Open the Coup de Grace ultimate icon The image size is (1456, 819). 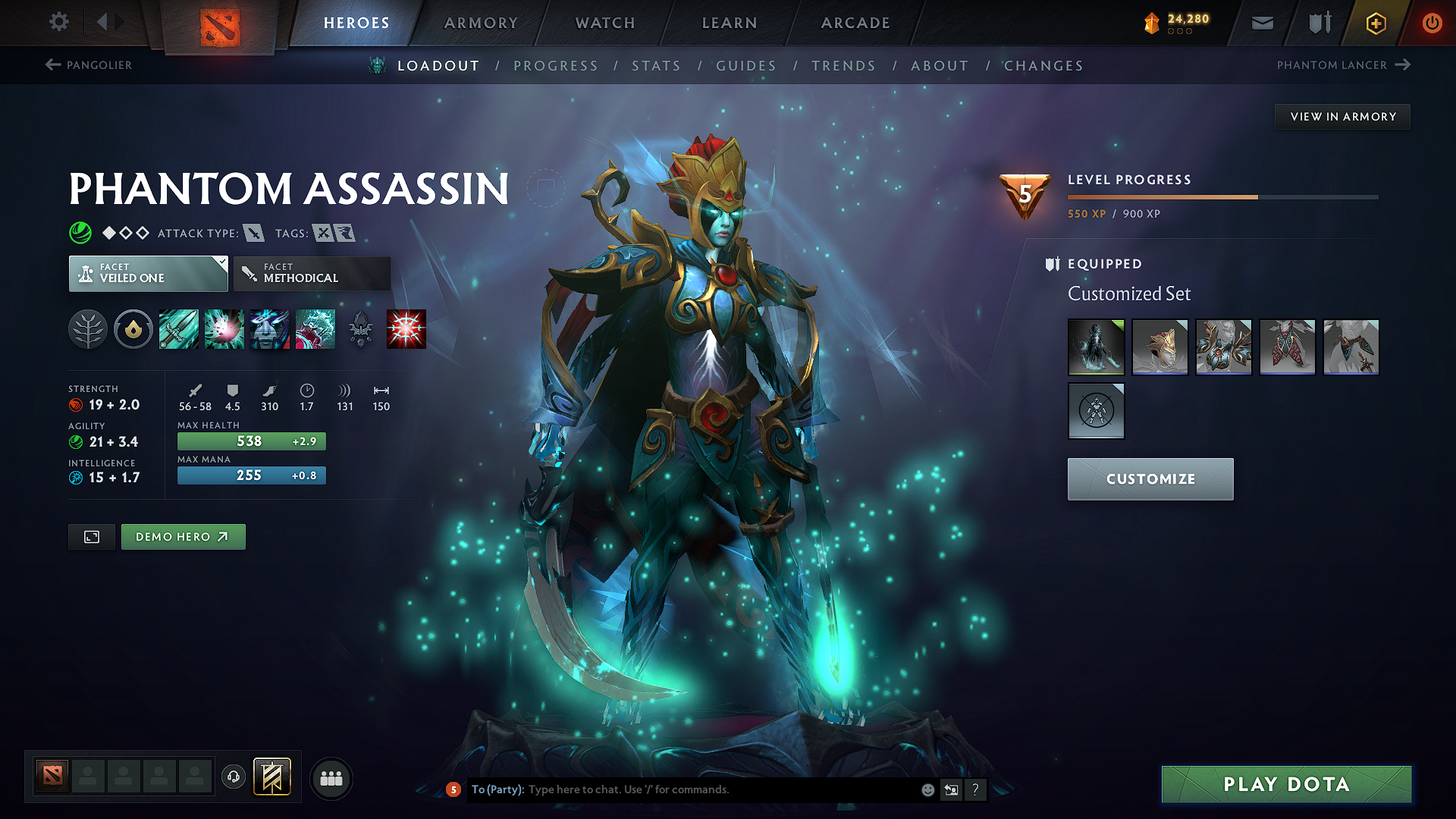[406, 328]
